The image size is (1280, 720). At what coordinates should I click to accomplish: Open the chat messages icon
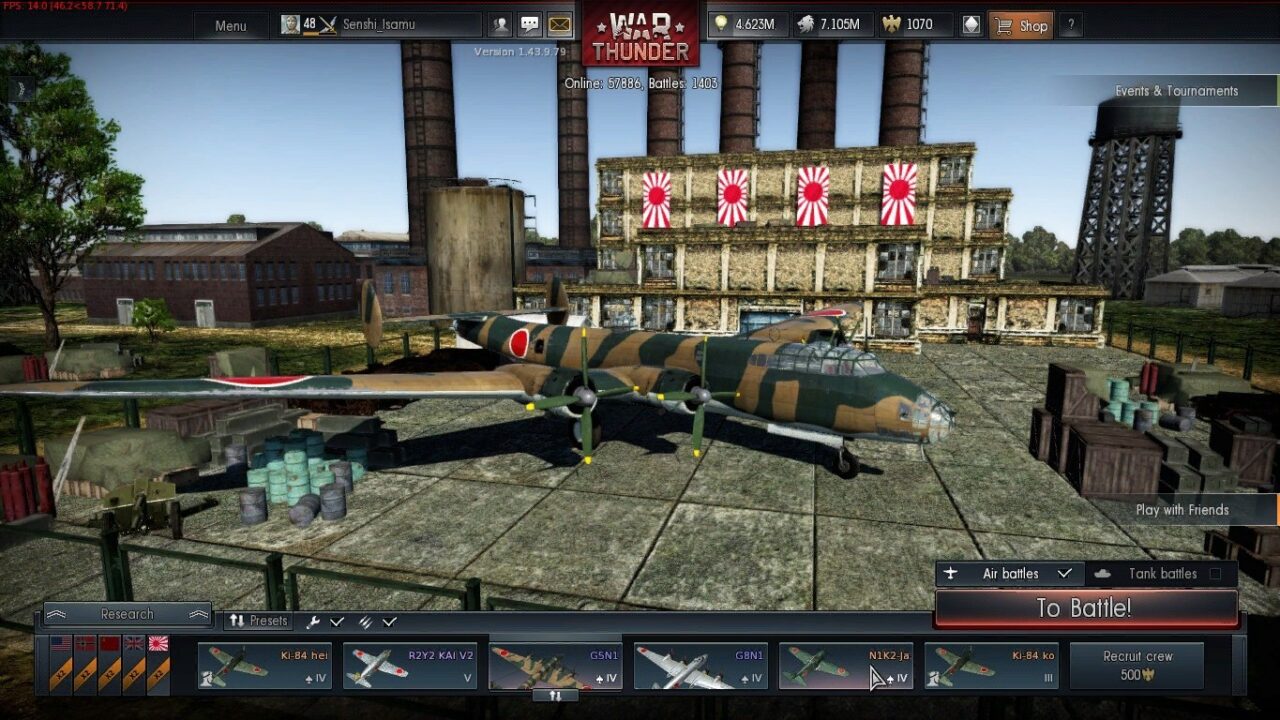click(x=527, y=24)
